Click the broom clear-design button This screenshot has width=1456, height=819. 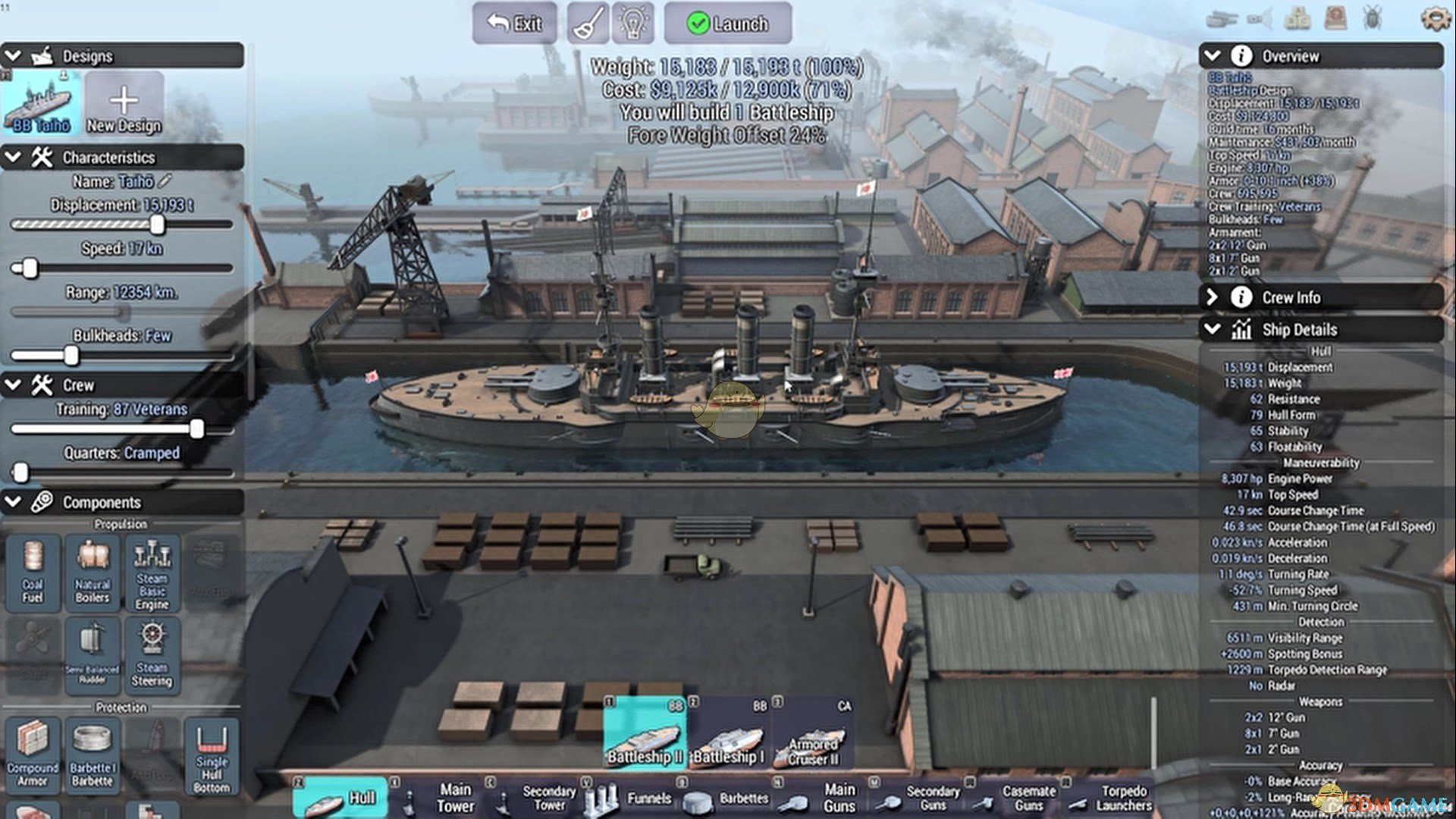pos(588,24)
